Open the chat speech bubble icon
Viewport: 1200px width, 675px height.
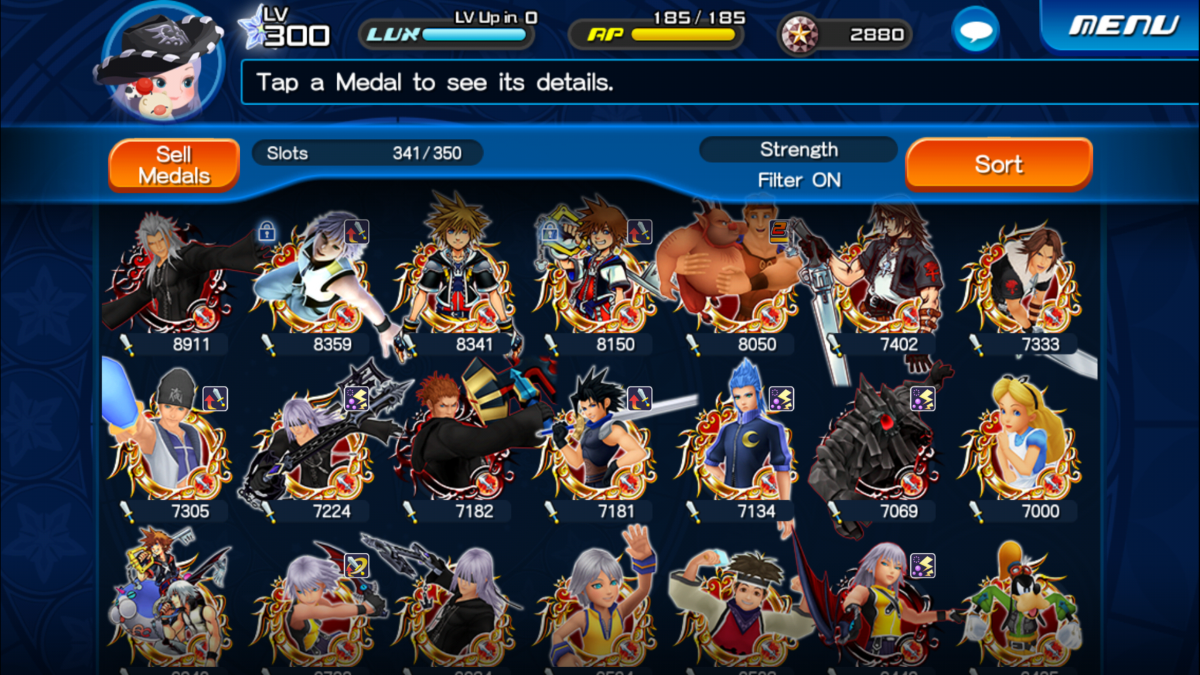coord(975,30)
